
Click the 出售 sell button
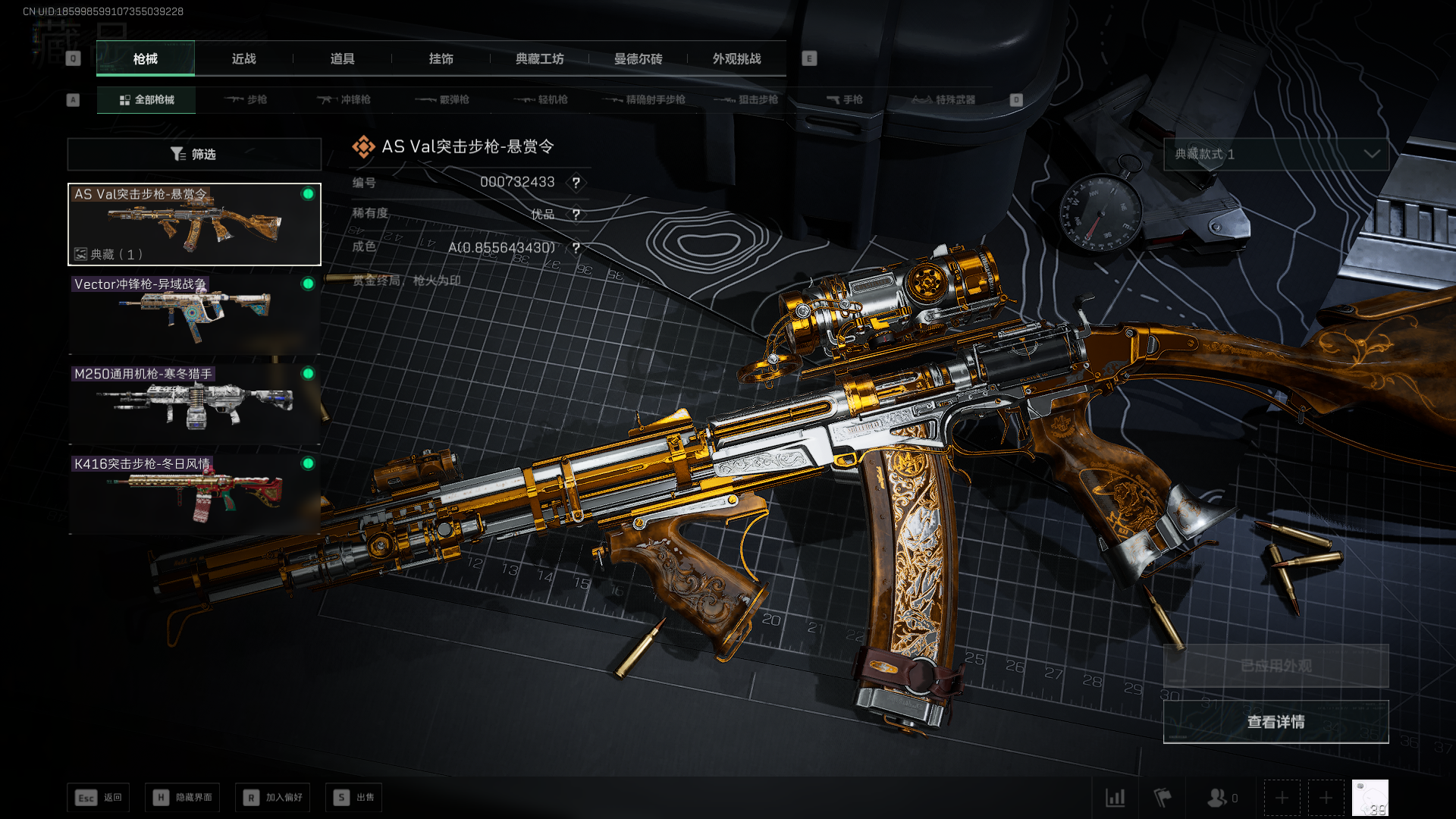354,798
